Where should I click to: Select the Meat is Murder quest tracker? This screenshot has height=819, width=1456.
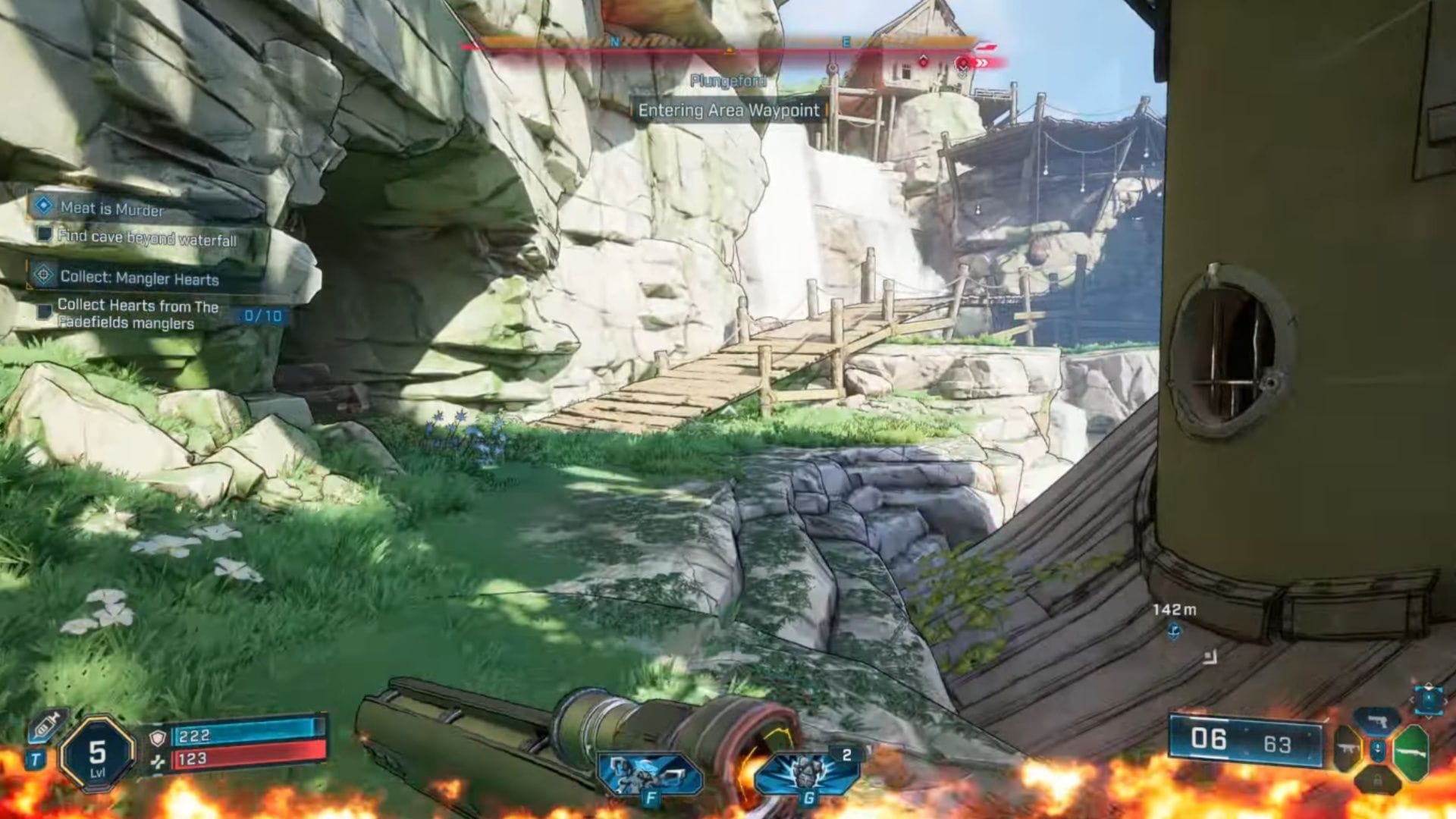tap(111, 208)
